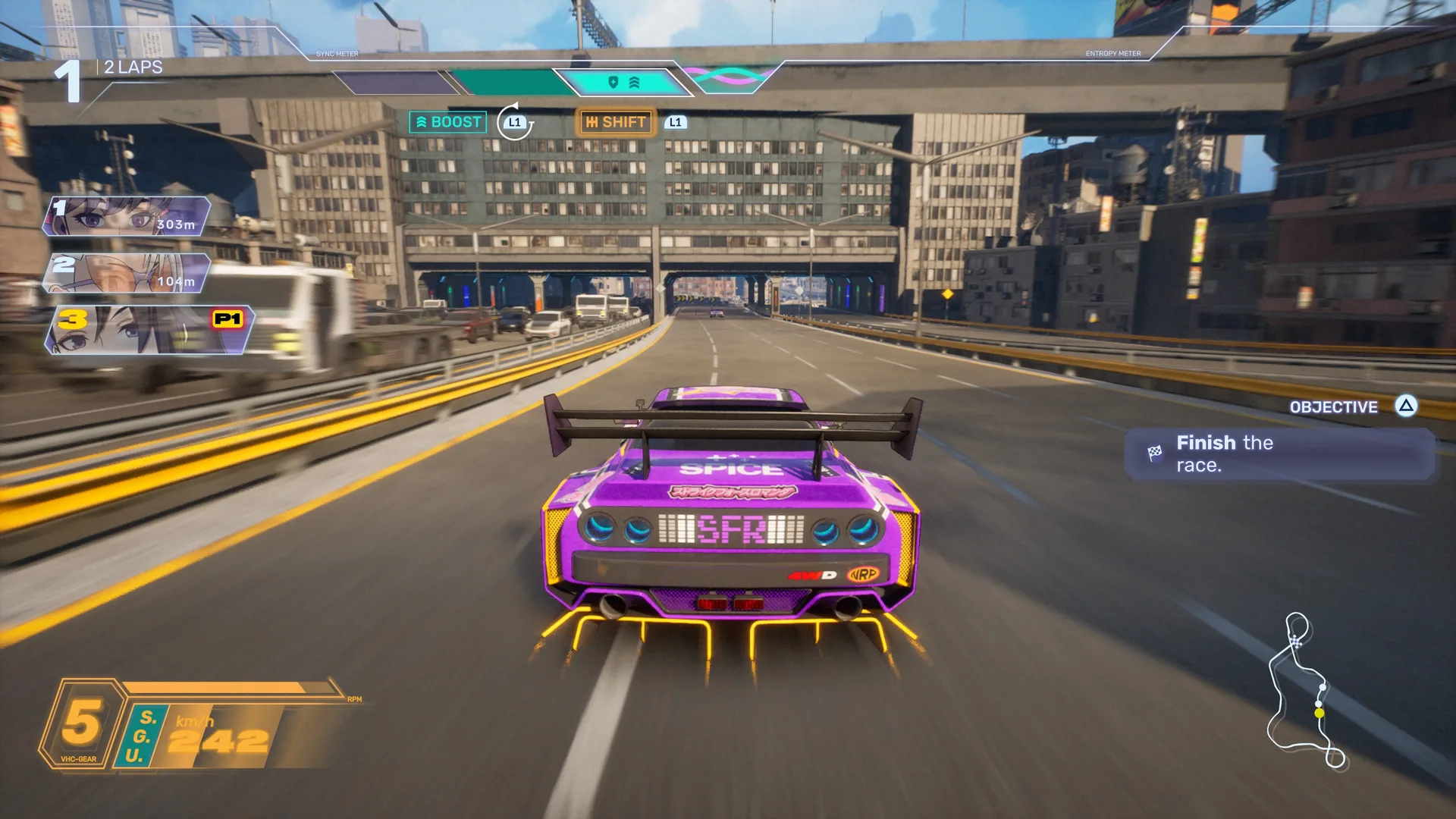Choose the third place P1 racer portrait
This screenshot has width=1456, height=819.
tap(150, 330)
